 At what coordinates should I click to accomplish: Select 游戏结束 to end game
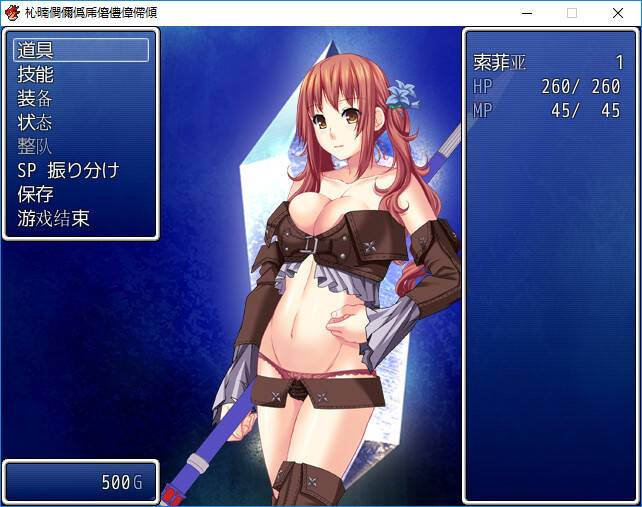(81, 218)
